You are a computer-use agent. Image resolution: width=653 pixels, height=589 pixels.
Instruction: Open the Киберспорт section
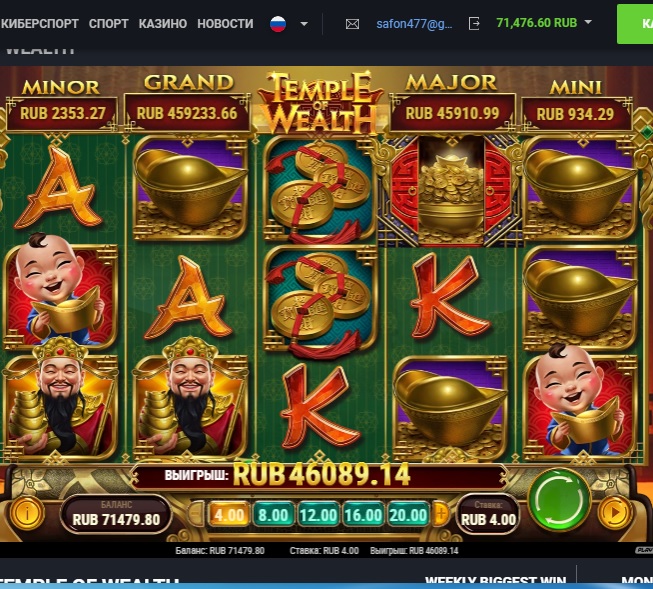[x=39, y=23]
